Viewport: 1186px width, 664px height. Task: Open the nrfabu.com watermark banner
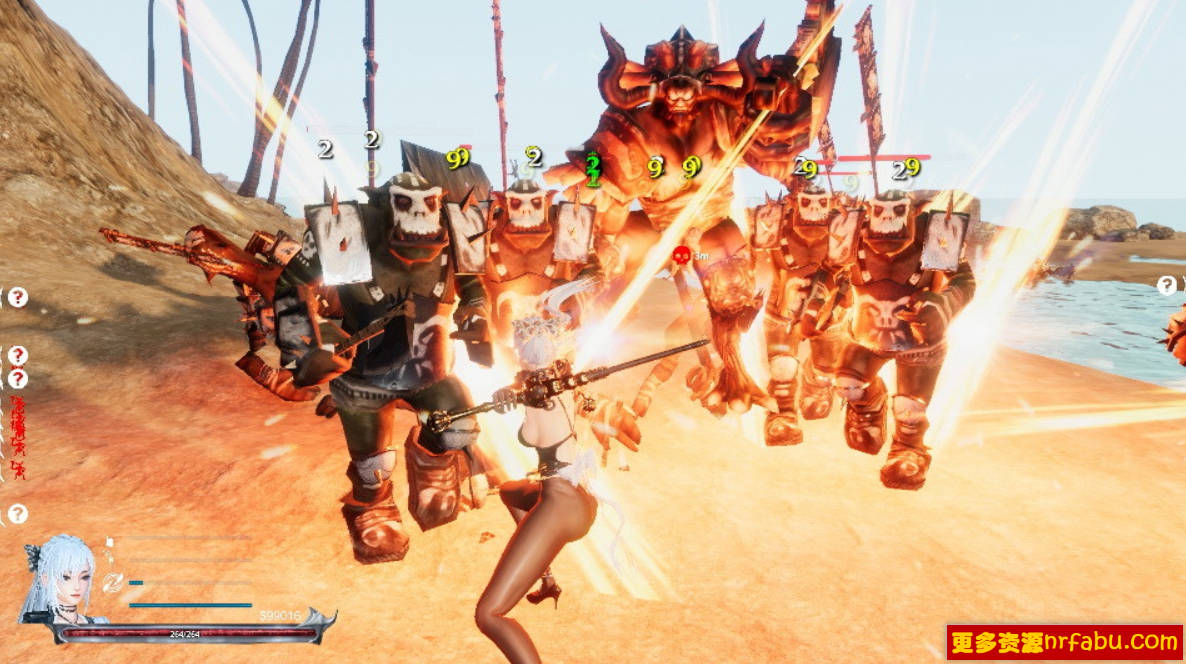(x=1064, y=641)
